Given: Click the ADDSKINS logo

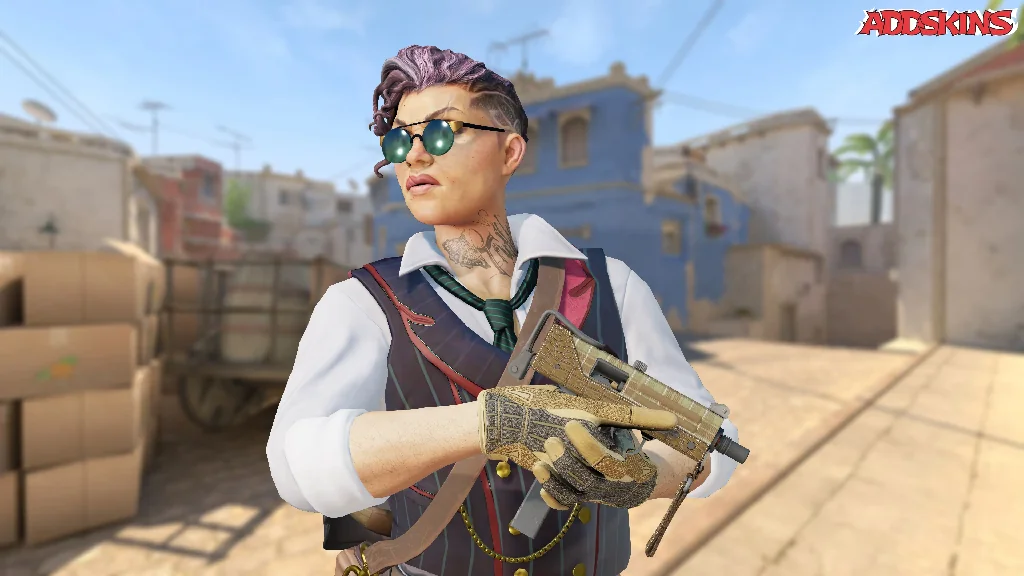Looking at the screenshot, I should click(x=936, y=22).
